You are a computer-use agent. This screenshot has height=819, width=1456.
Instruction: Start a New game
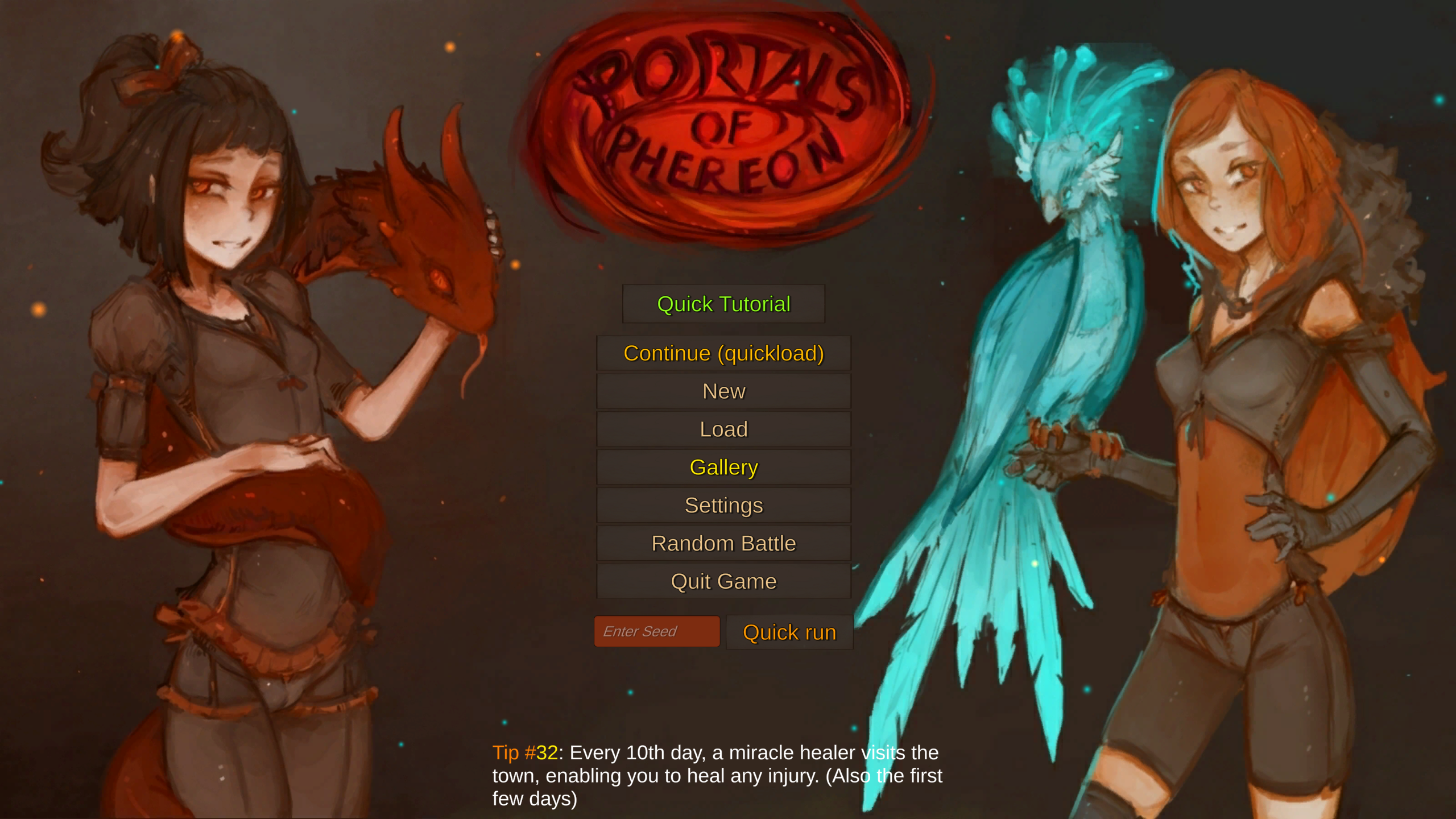pos(723,391)
